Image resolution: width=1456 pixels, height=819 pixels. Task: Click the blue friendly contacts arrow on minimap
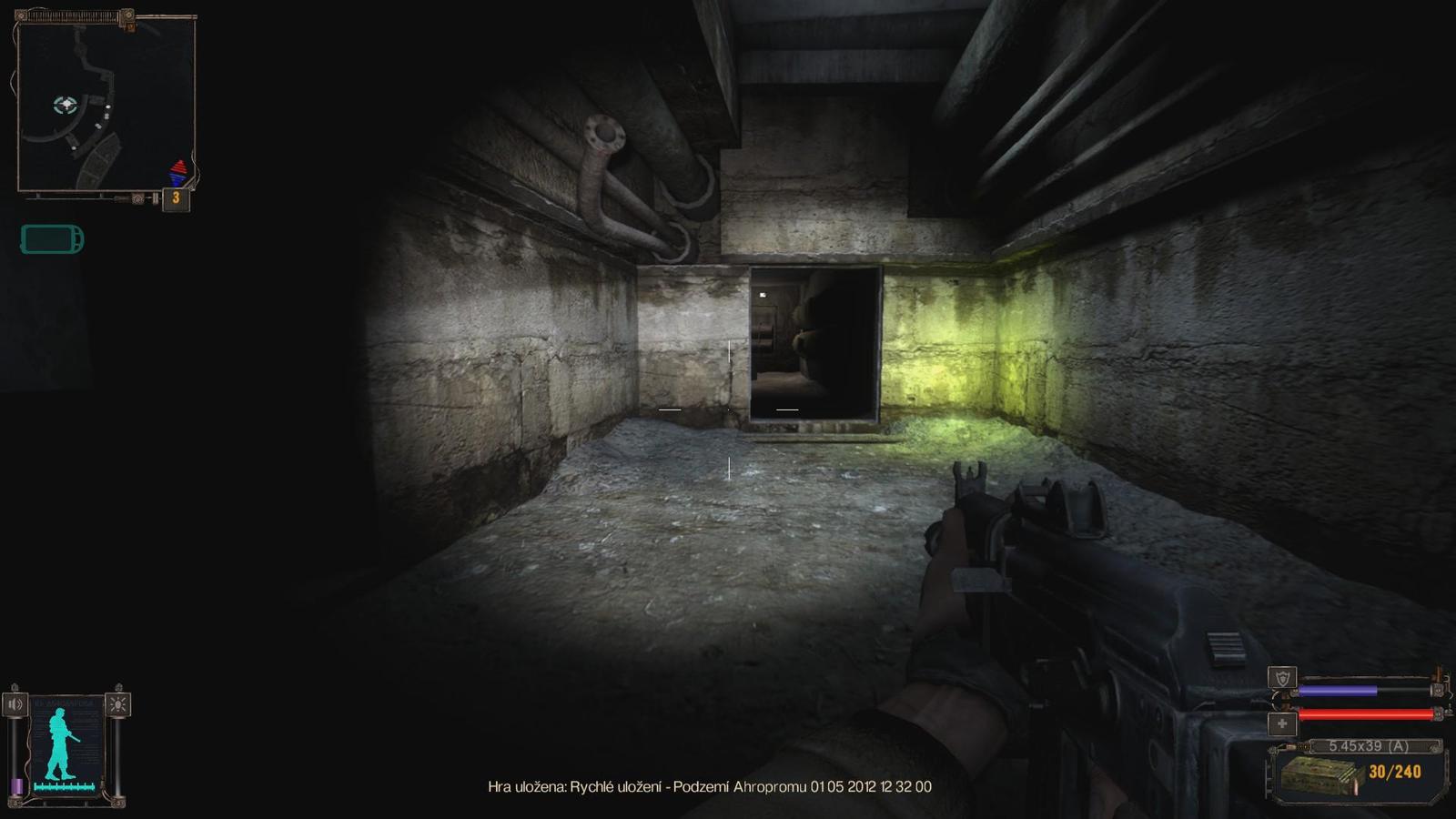[x=176, y=178]
